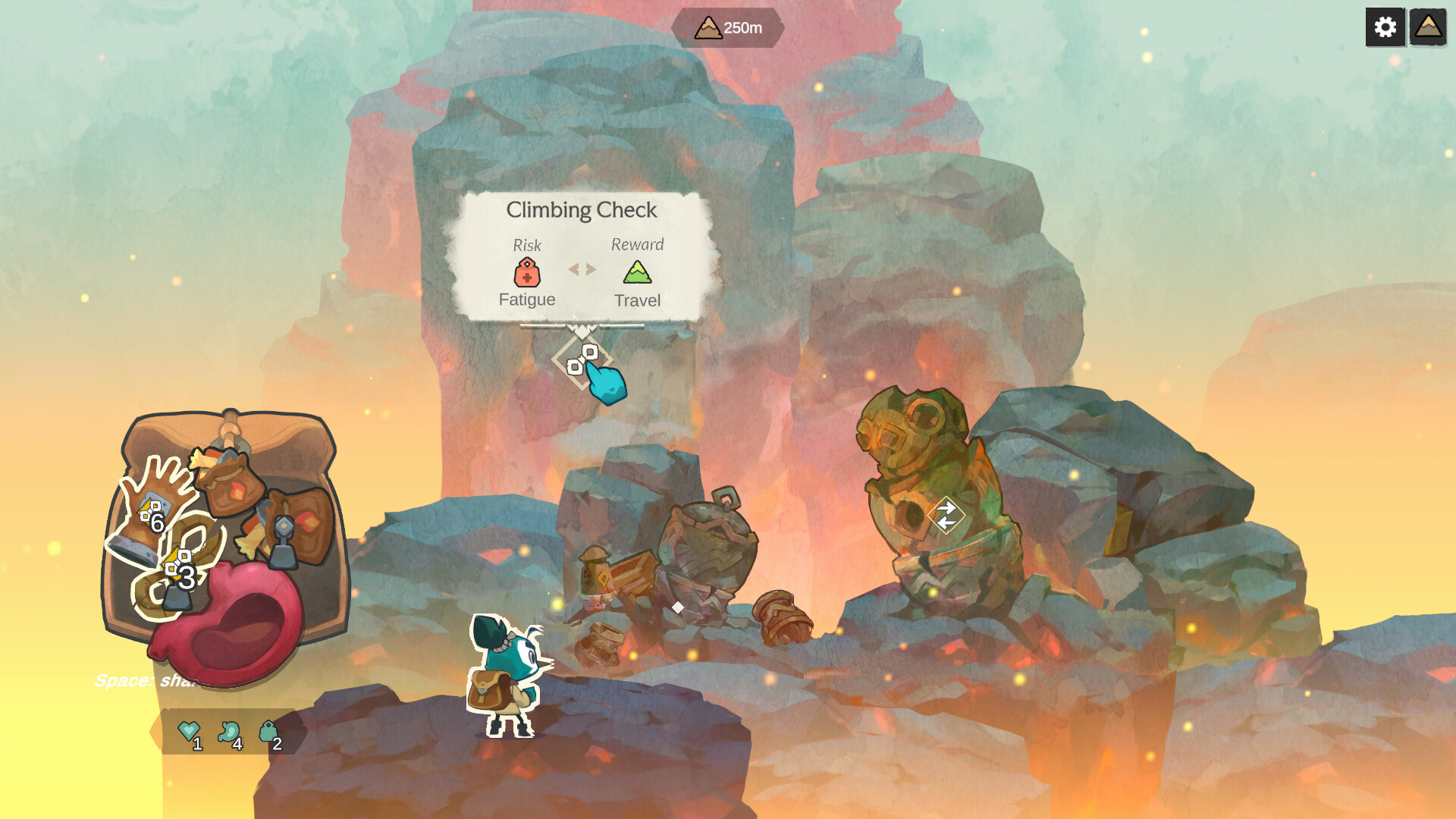Viewport: 1456px width, 819px height.
Task: Click the Fatigue risk icon
Action: coord(526,271)
